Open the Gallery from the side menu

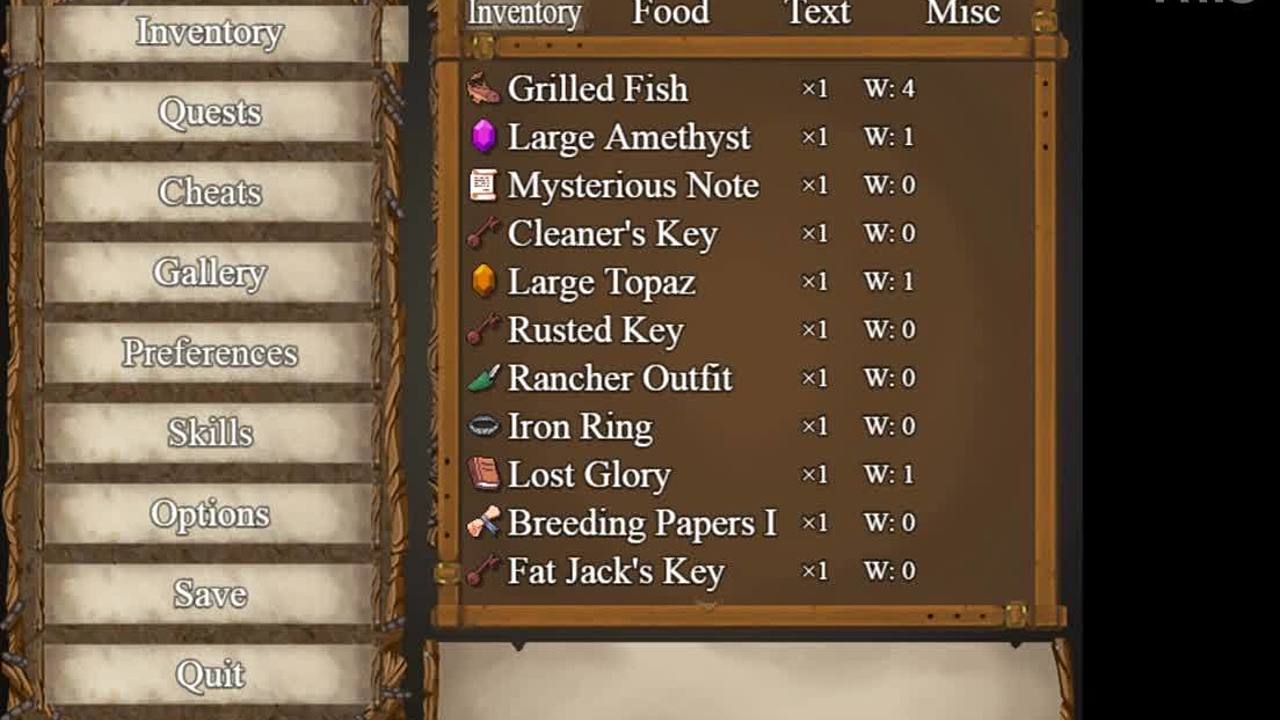(x=209, y=273)
